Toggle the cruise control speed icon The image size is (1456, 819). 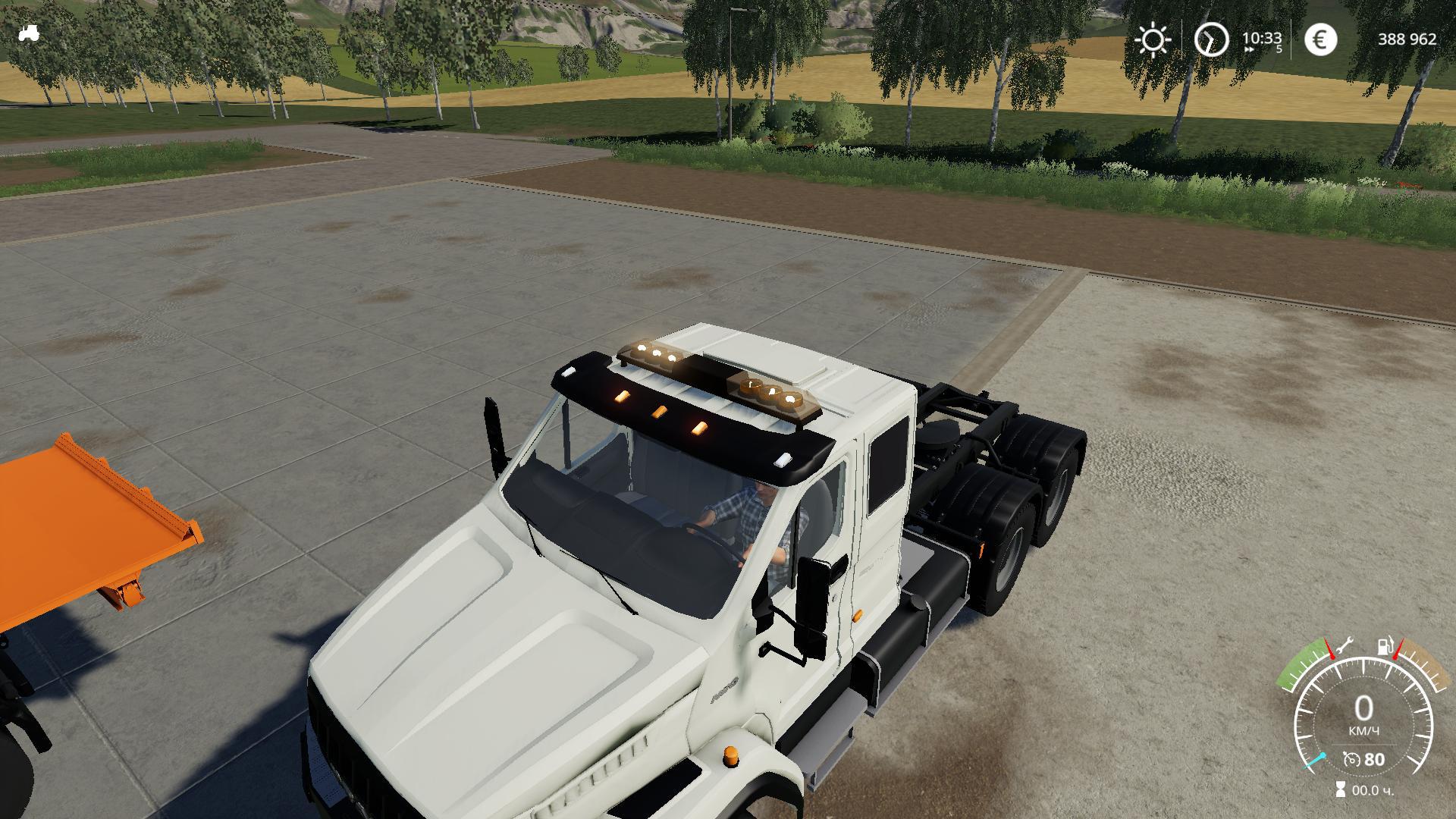pyautogui.click(x=1351, y=759)
